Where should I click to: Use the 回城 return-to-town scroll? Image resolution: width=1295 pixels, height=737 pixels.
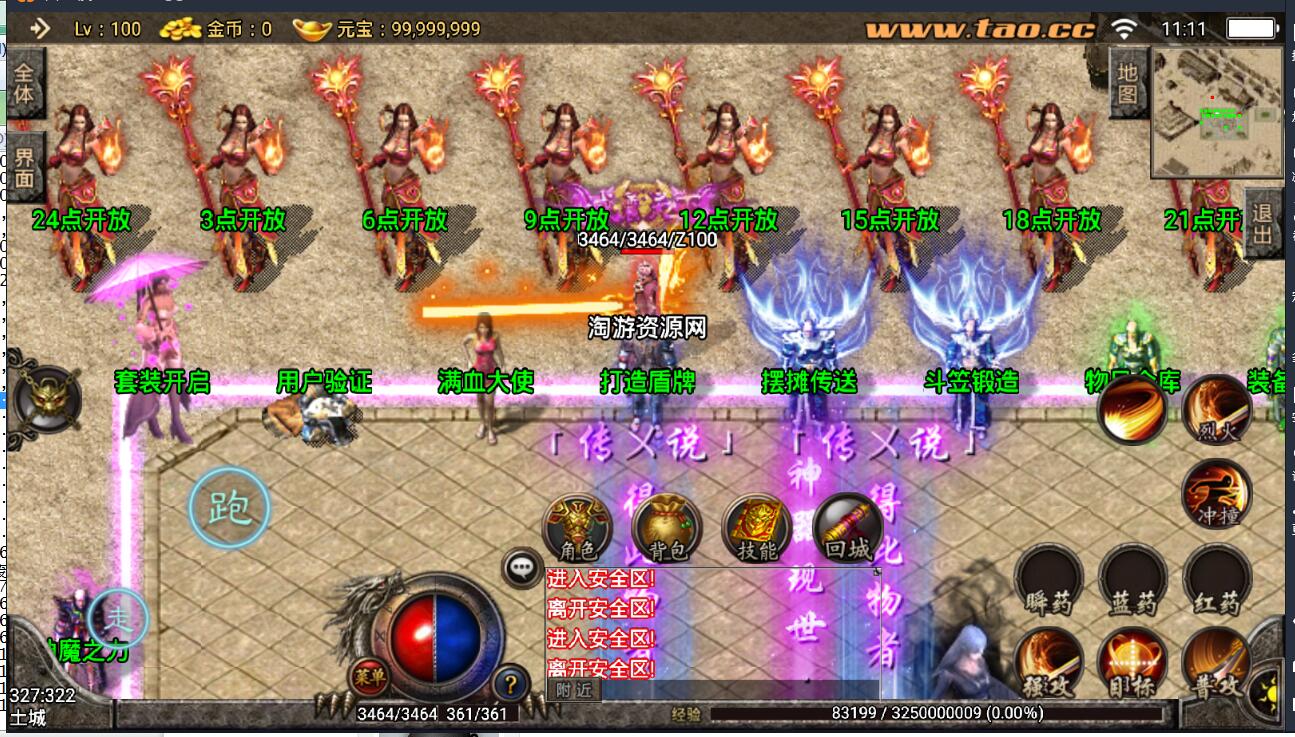[x=847, y=527]
